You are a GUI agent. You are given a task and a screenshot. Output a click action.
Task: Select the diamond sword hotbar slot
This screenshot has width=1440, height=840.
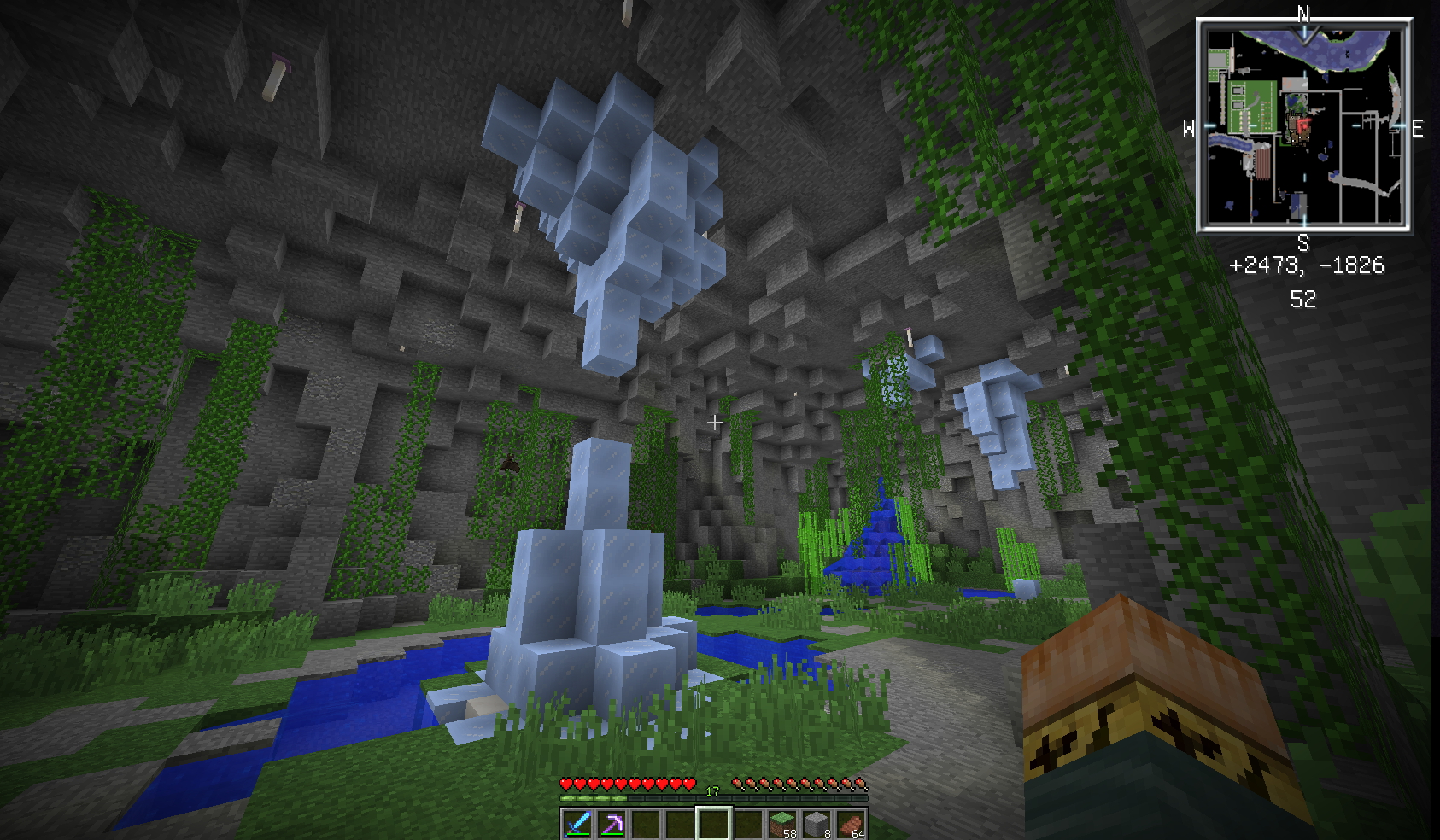pos(577,825)
